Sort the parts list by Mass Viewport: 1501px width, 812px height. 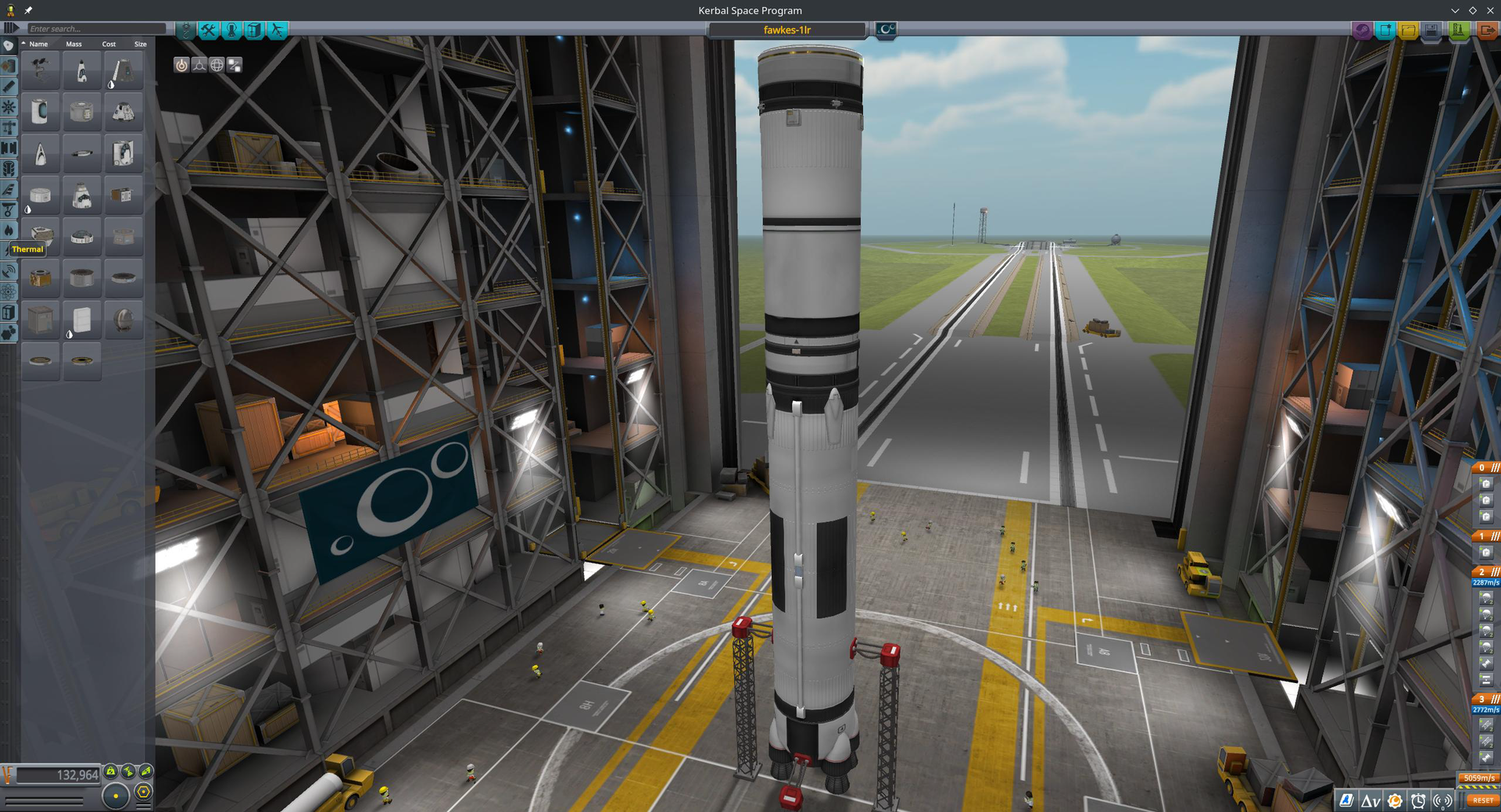[x=73, y=45]
